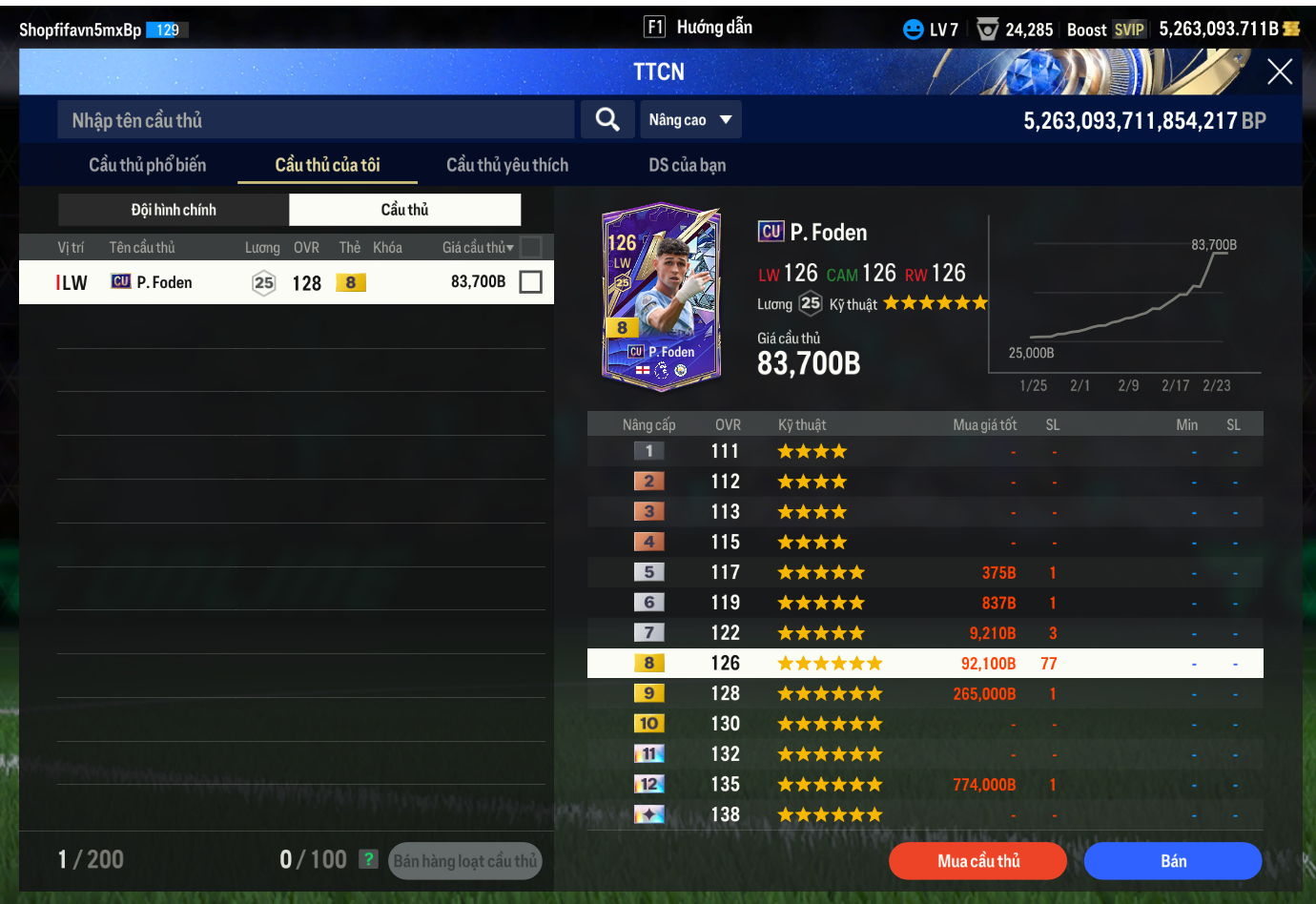Pick upgrade level 5 row
The height and width of the screenshot is (904, 1316).
(x=925, y=572)
